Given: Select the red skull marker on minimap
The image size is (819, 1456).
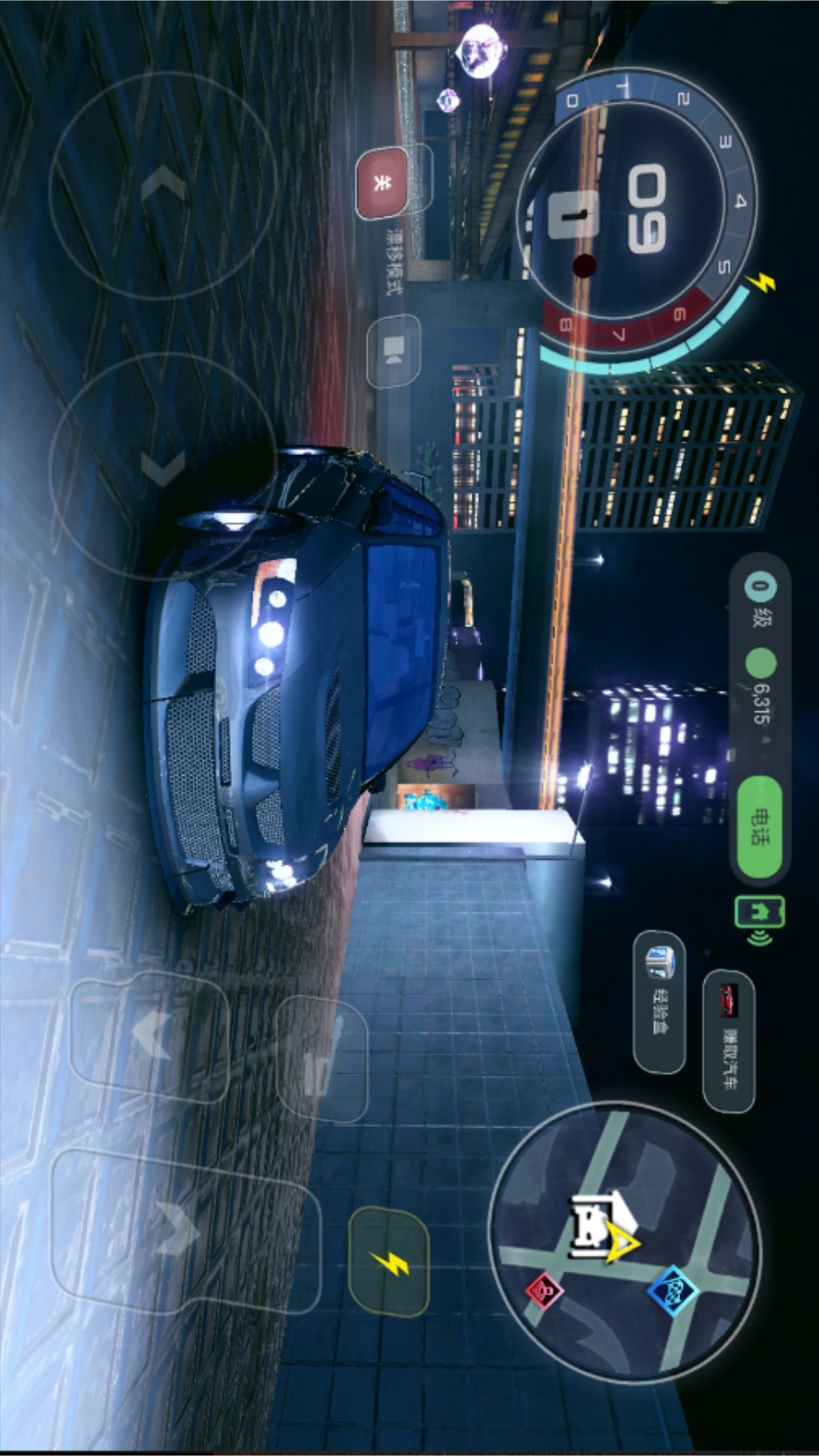Looking at the screenshot, I should point(544,1288).
